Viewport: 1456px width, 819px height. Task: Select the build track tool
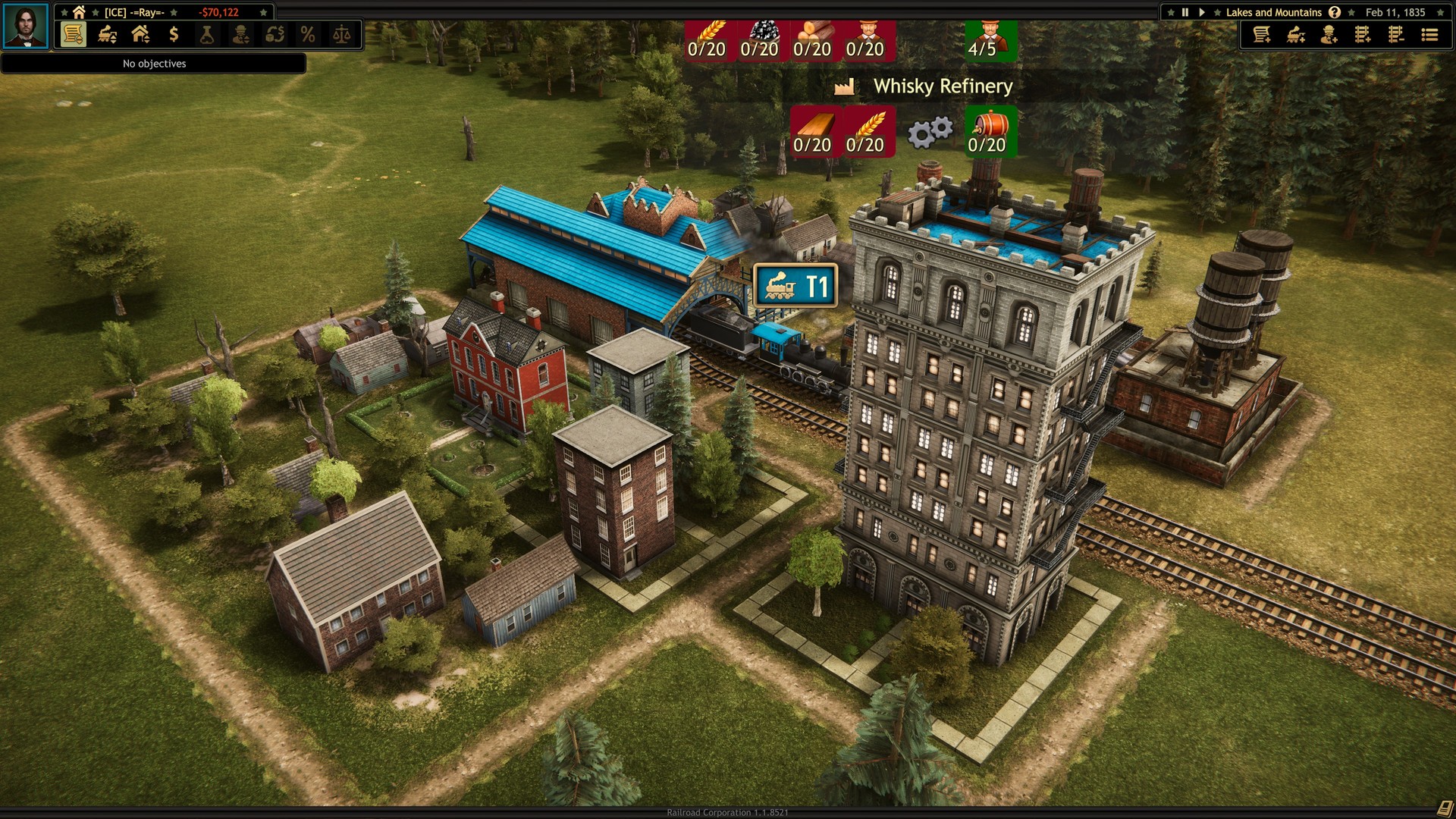1363,34
